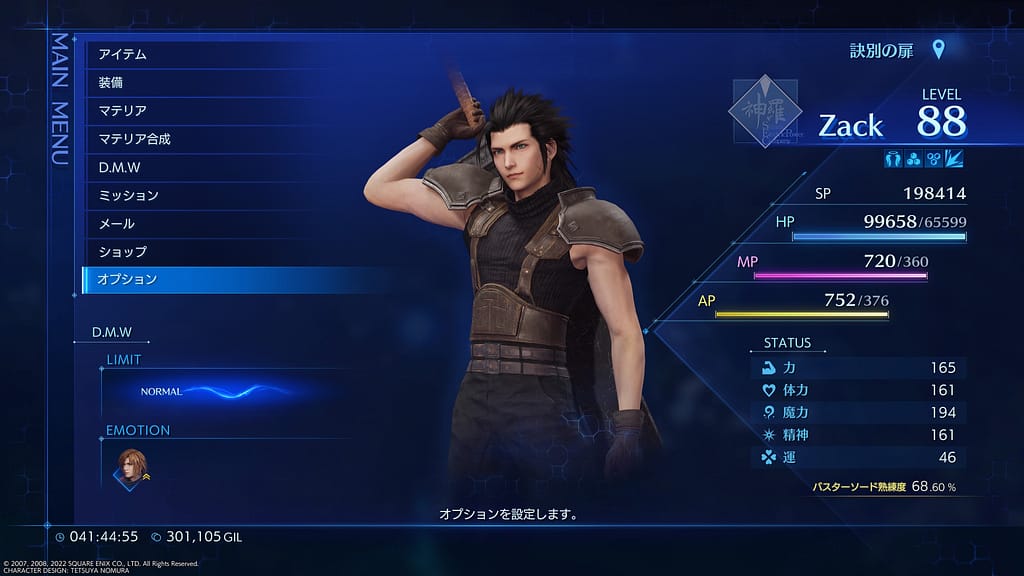Select the D.M.W menu entry
Screen dimensions: 1024x576
pos(120,167)
